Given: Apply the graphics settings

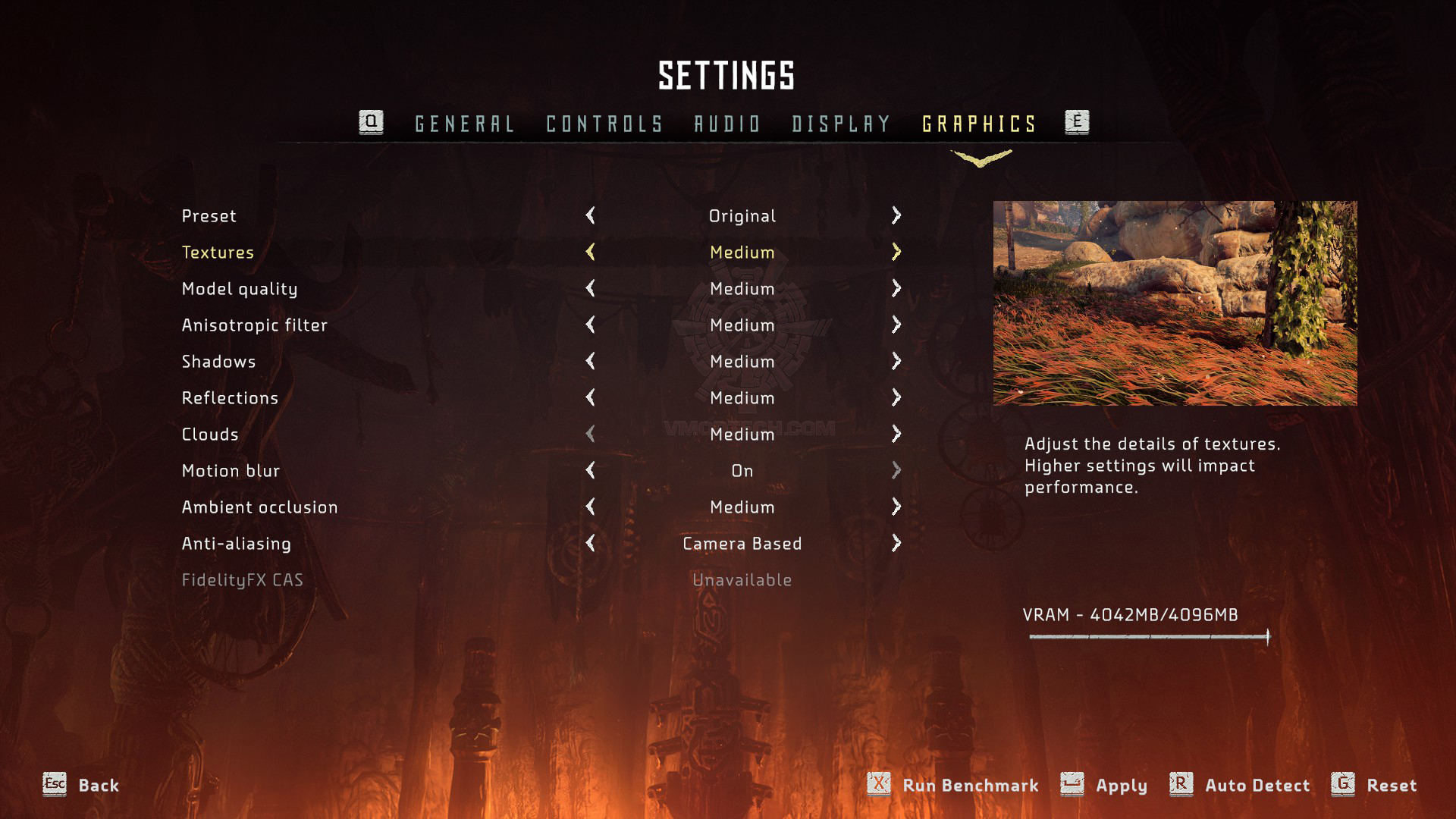Looking at the screenshot, I should pyautogui.click(x=1120, y=786).
